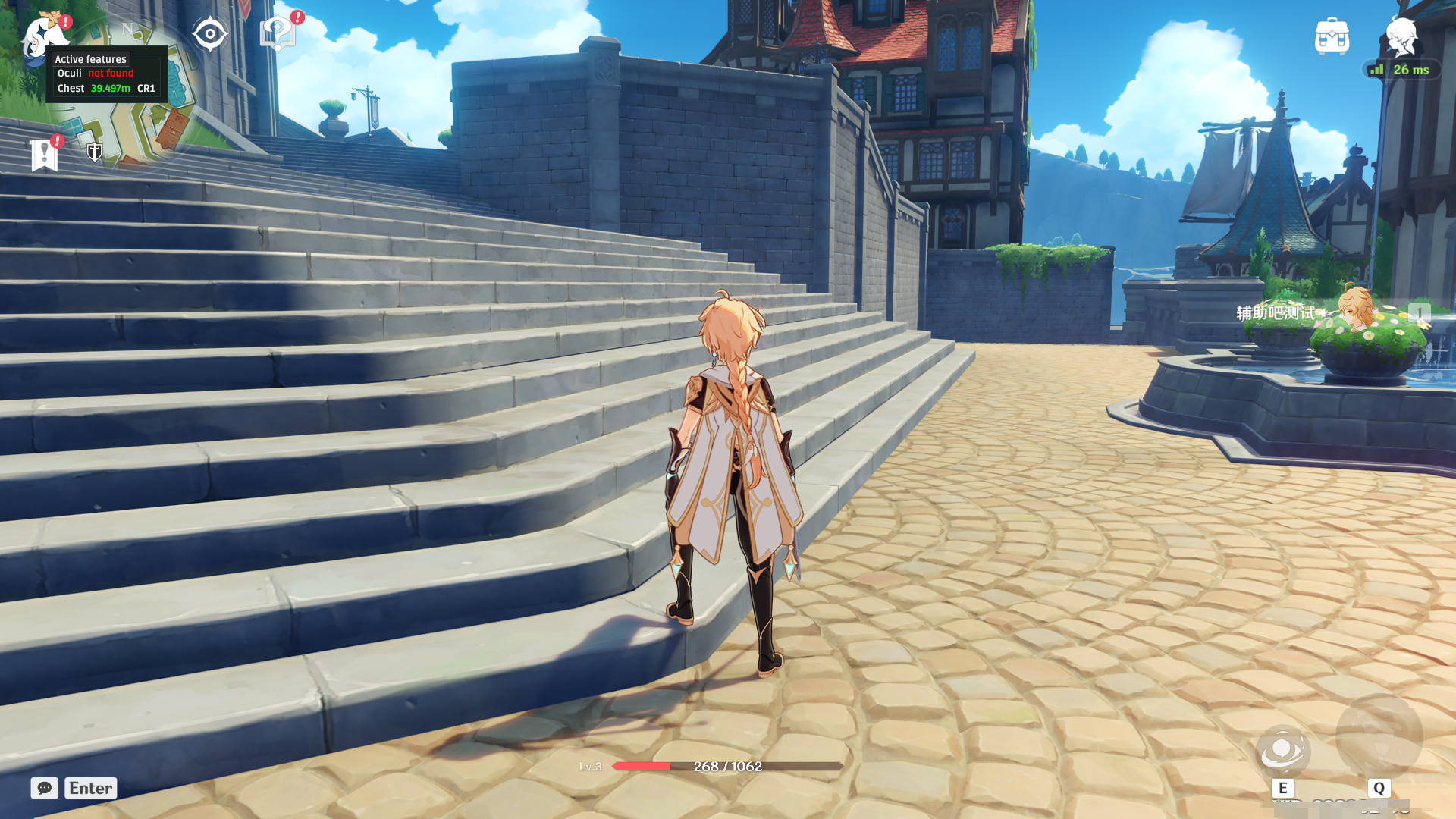Select the blonde party member portrait
Image resolution: width=1456 pixels, height=819 pixels.
pos(1355,309)
